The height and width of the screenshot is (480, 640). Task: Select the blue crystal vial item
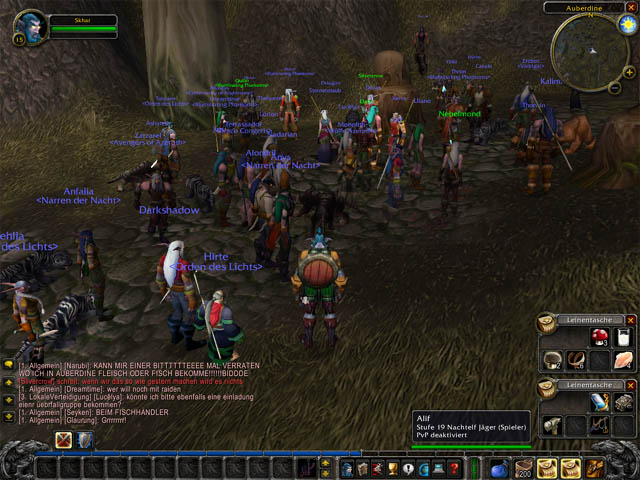(597, 402)
